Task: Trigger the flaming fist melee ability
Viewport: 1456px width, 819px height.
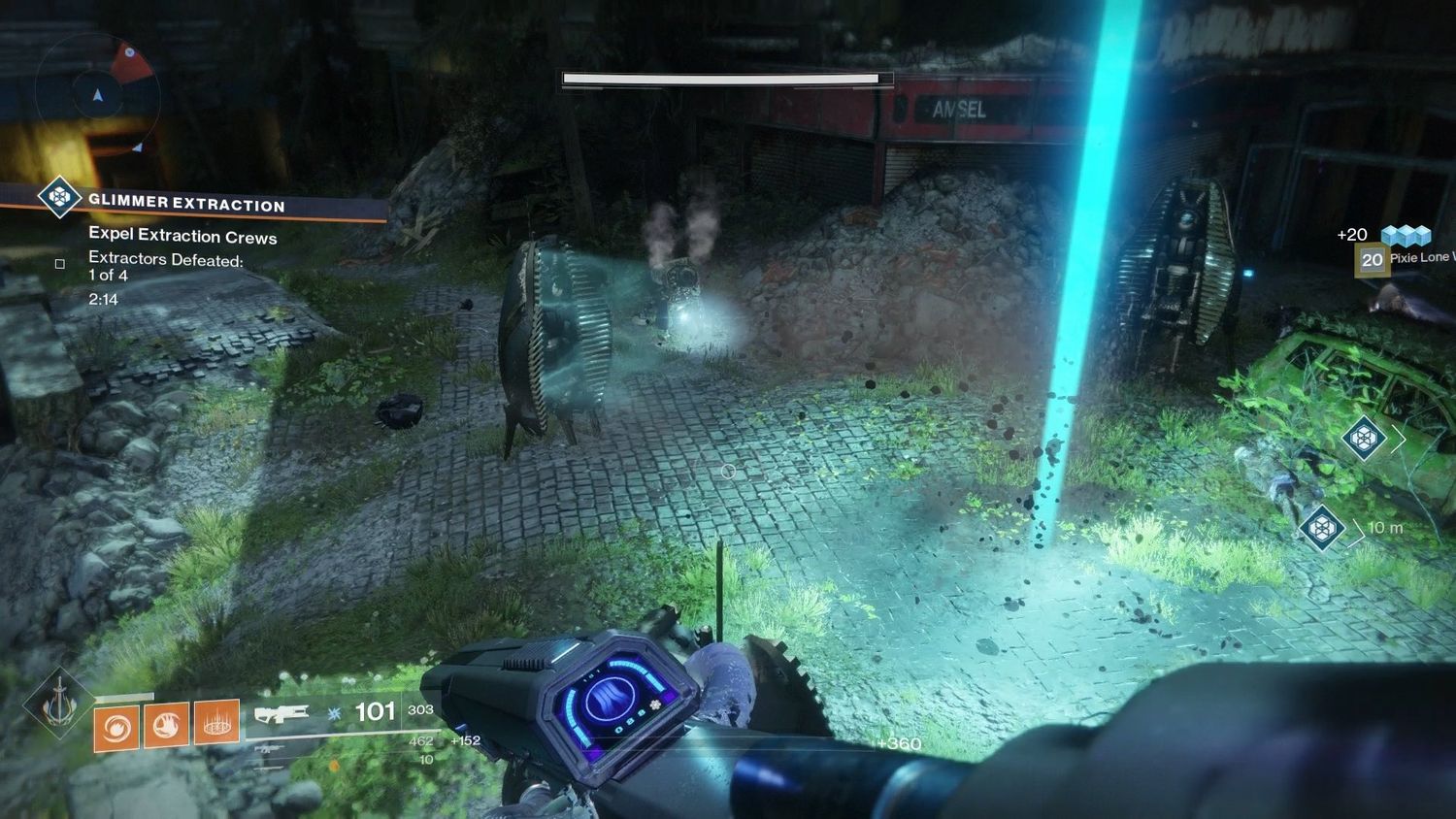Action: pyautogui.click(x=166, y=725)
